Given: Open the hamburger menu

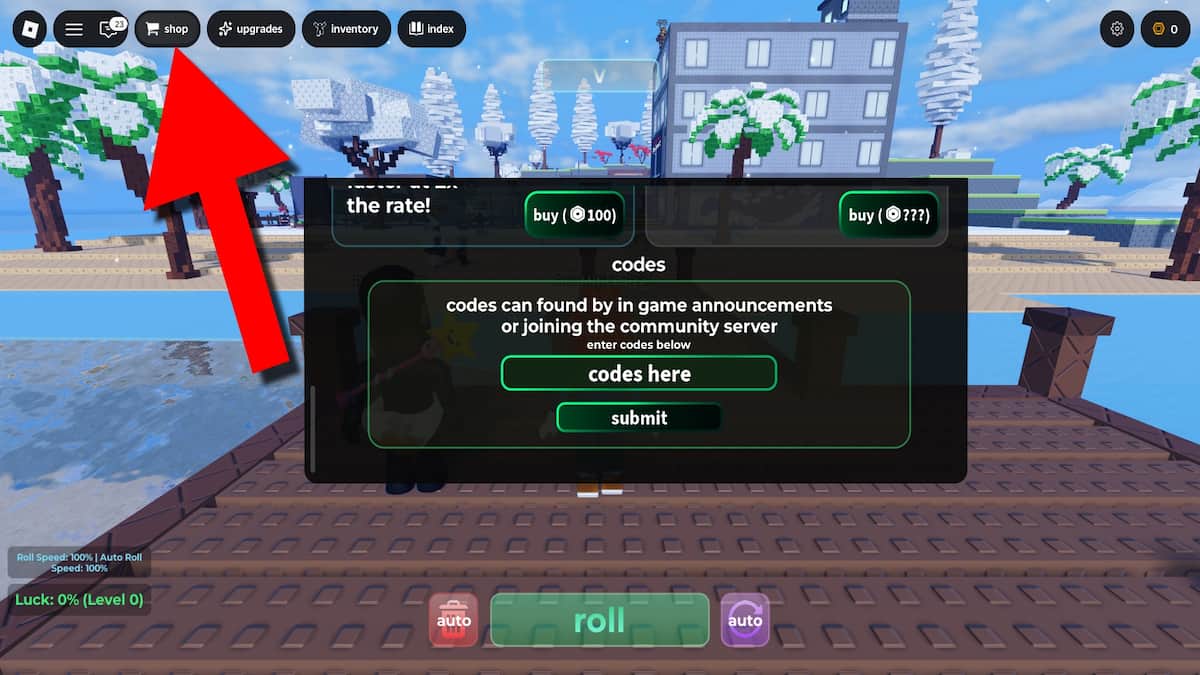Looking at the screenshot, I should coord(74,29).
